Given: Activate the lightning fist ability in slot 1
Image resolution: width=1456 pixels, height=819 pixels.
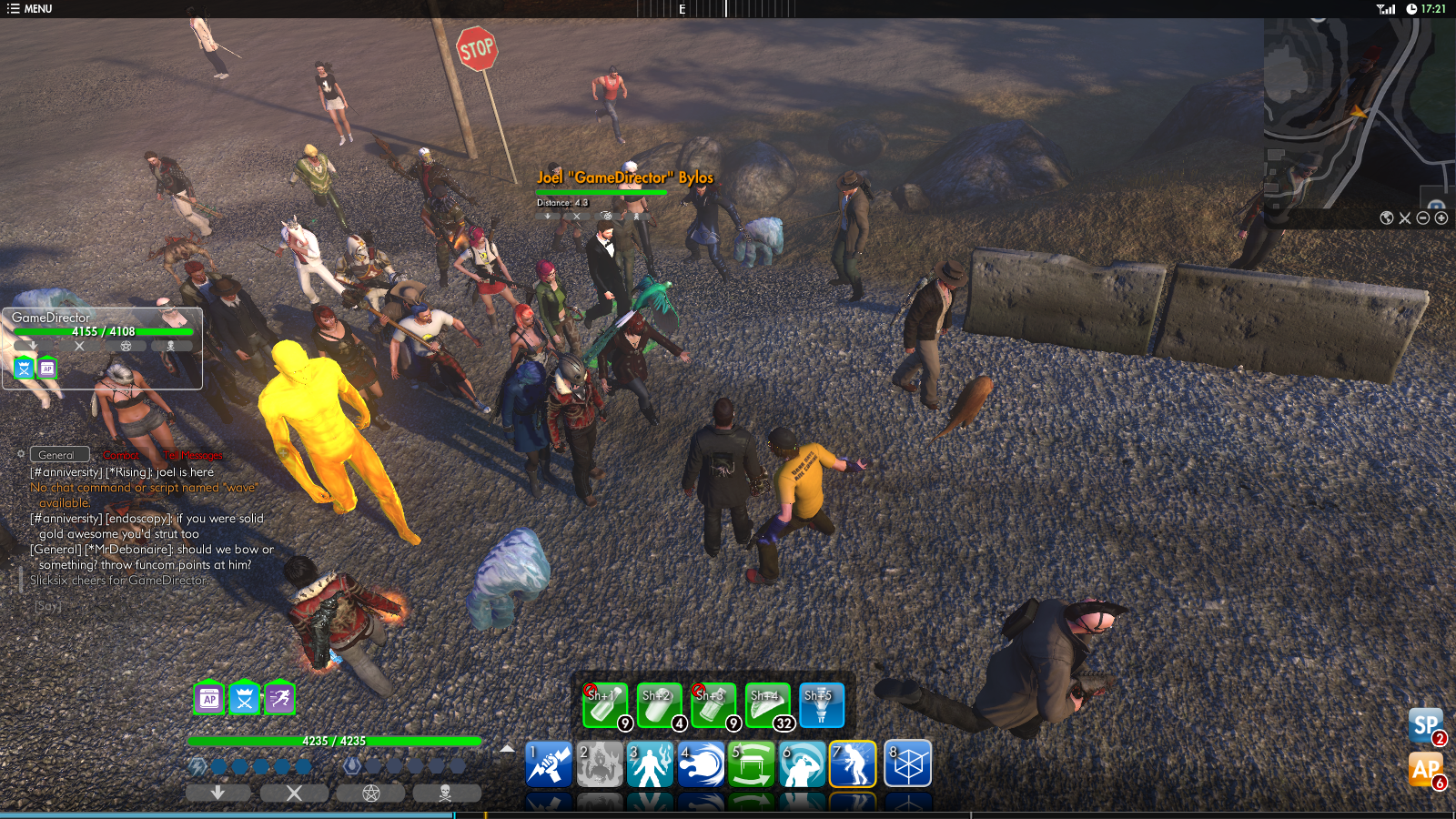Looking at the screenshot, I should pos(549,763).
